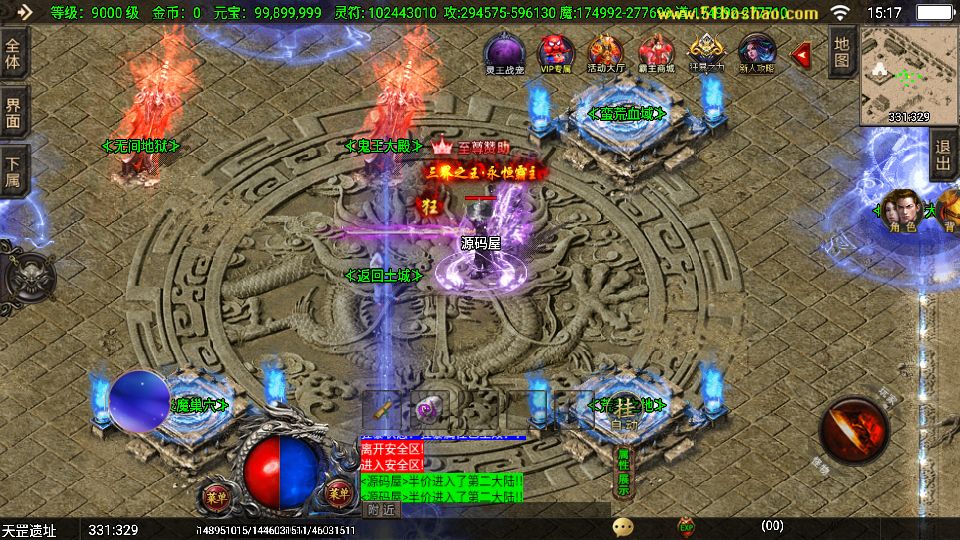Activate the red sword attack skill button
The image size is (960, 540).
tap(853, 430)
